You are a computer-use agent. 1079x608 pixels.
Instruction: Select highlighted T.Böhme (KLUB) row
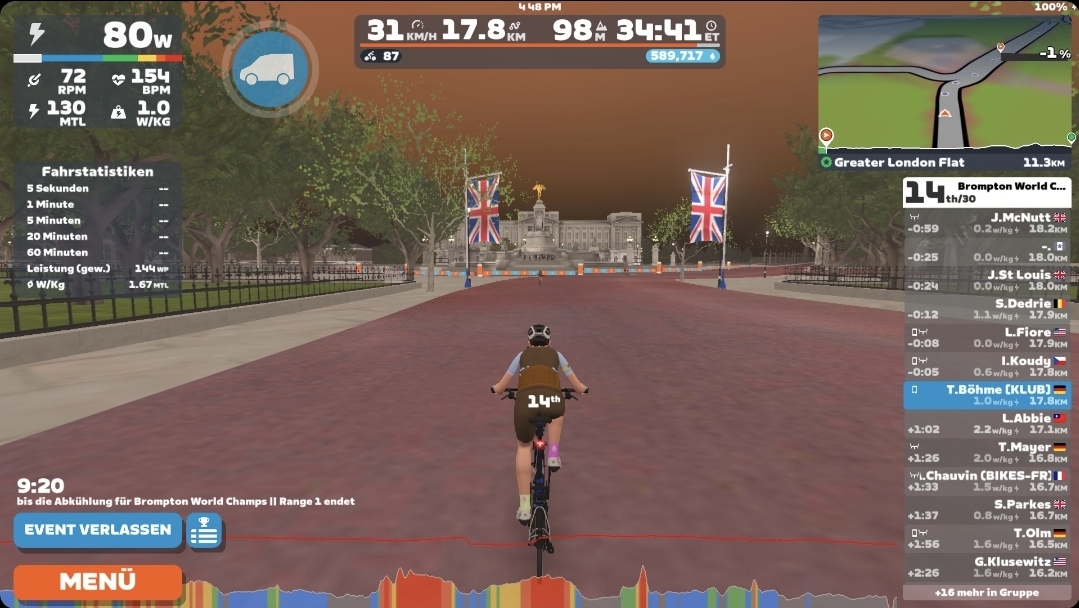(x=986, y=395)
